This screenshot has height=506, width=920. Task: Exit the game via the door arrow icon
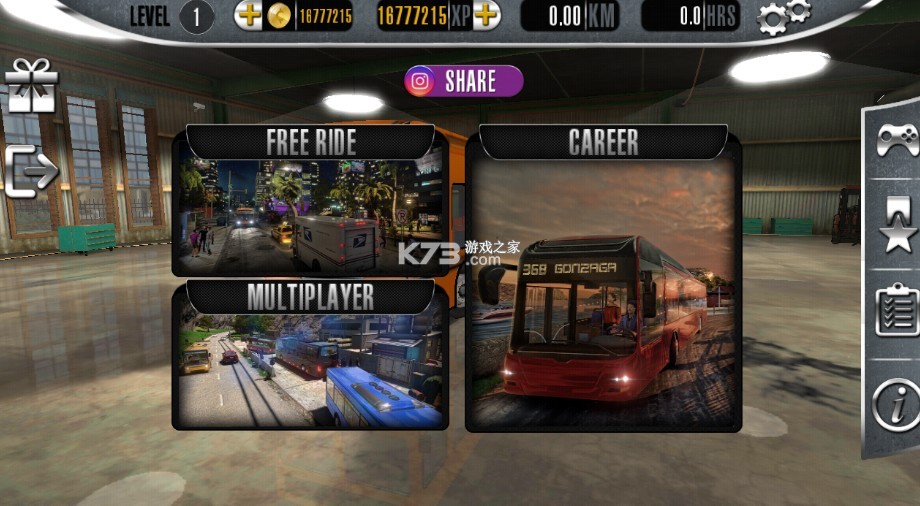(31, 172)
